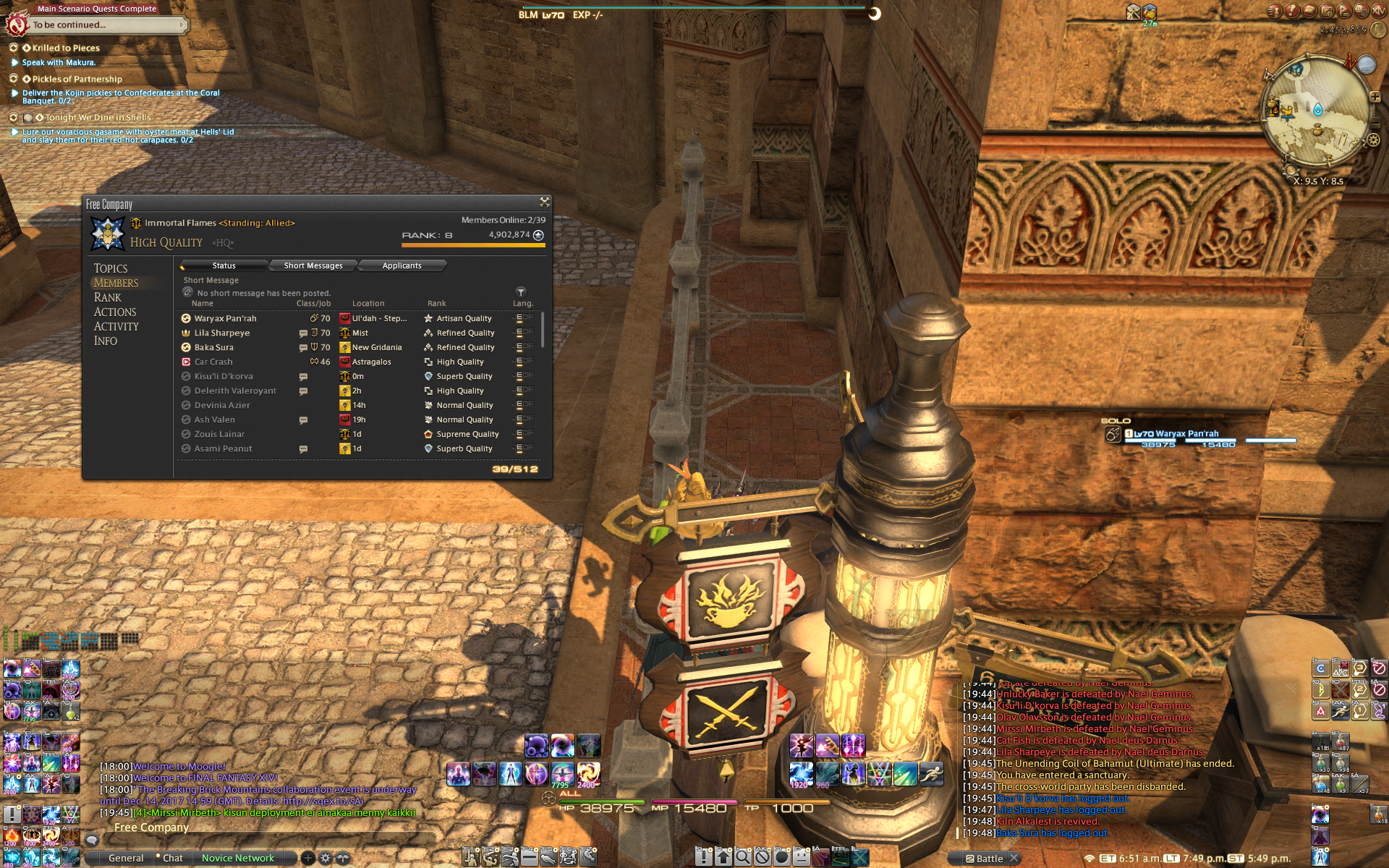Choose member Car Crash in the list

213,362
